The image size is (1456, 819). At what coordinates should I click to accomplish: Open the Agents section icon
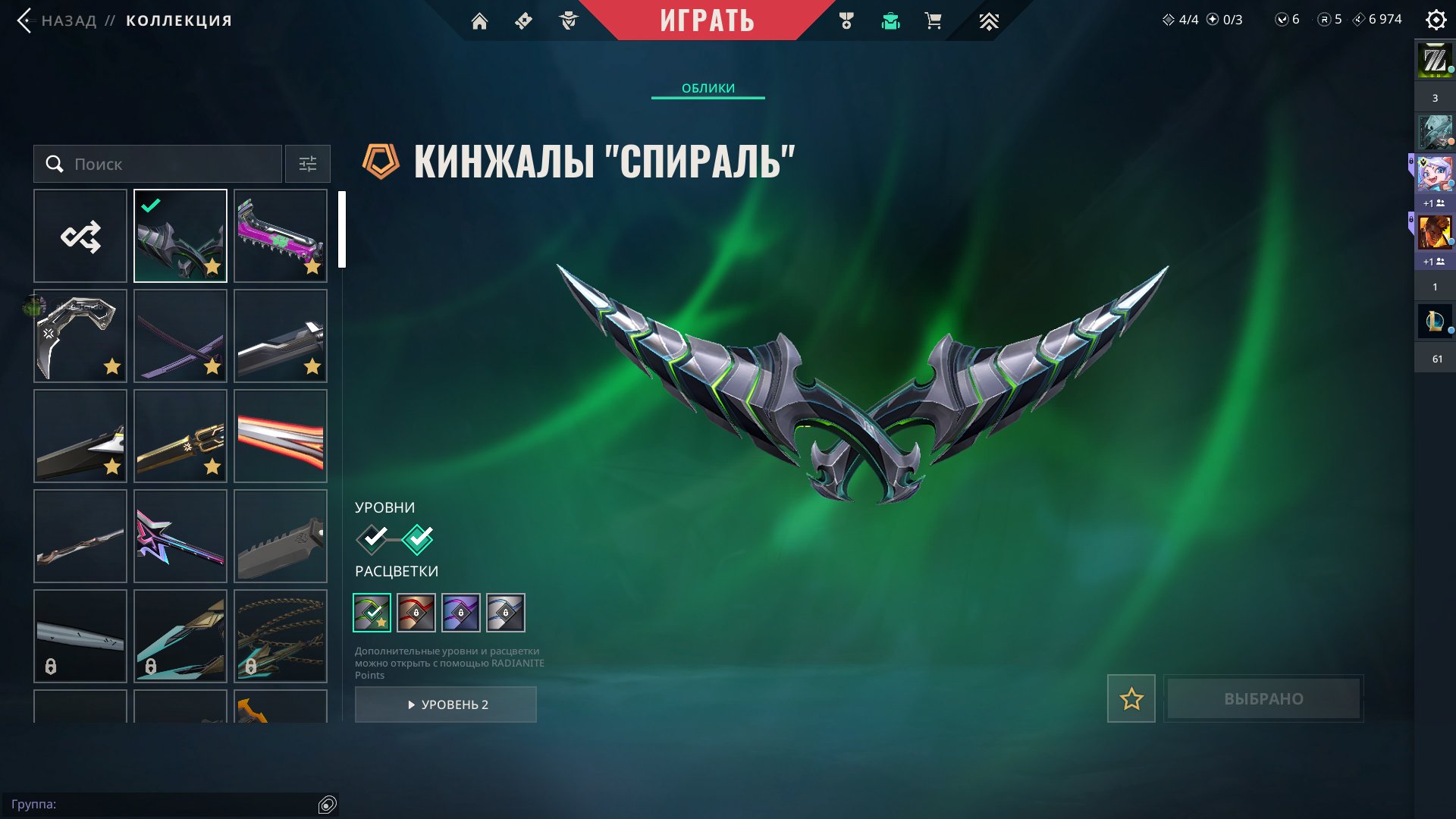click(567, 20)
